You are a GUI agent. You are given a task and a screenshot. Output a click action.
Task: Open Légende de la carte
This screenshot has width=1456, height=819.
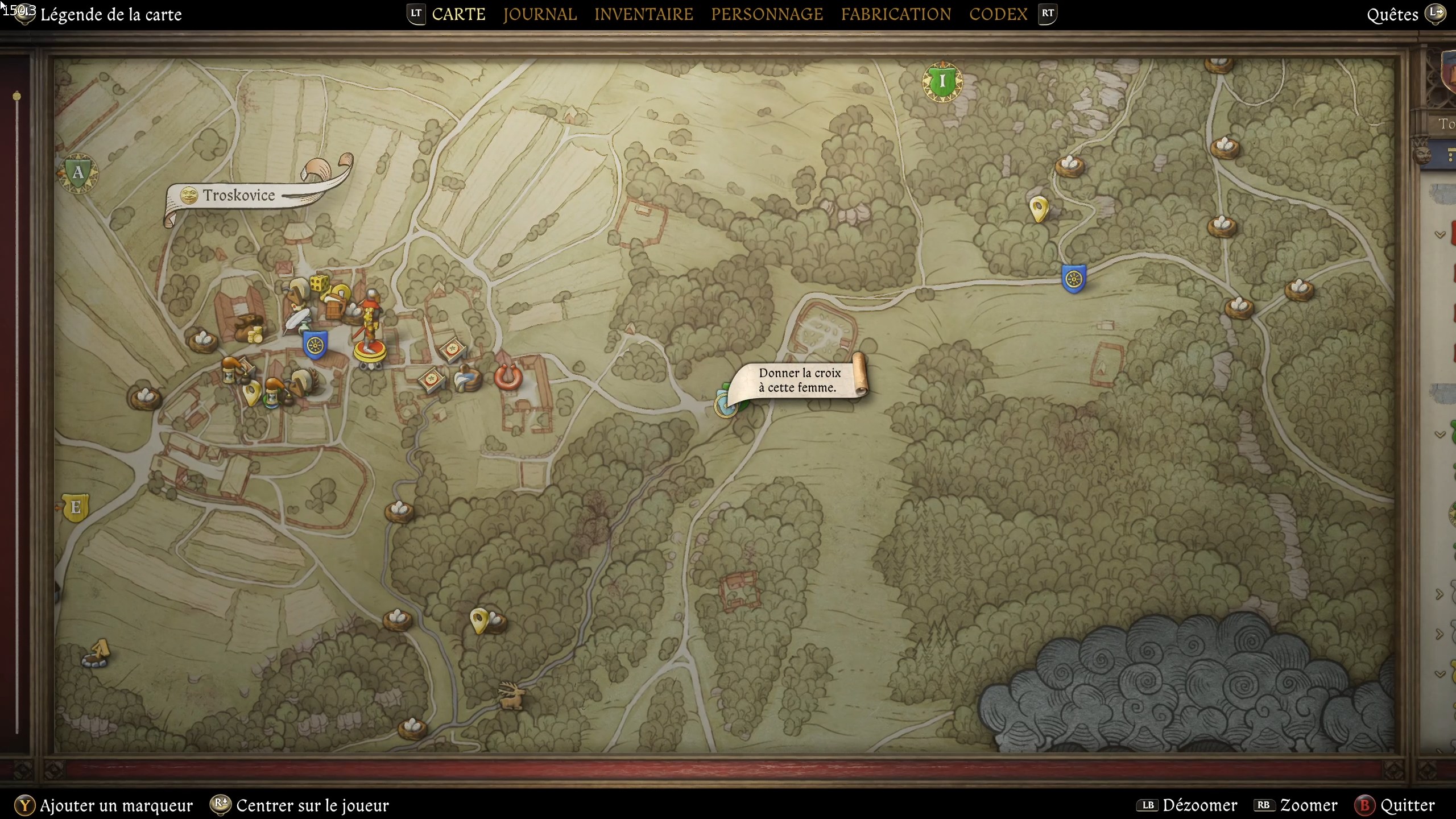[111, 14]
